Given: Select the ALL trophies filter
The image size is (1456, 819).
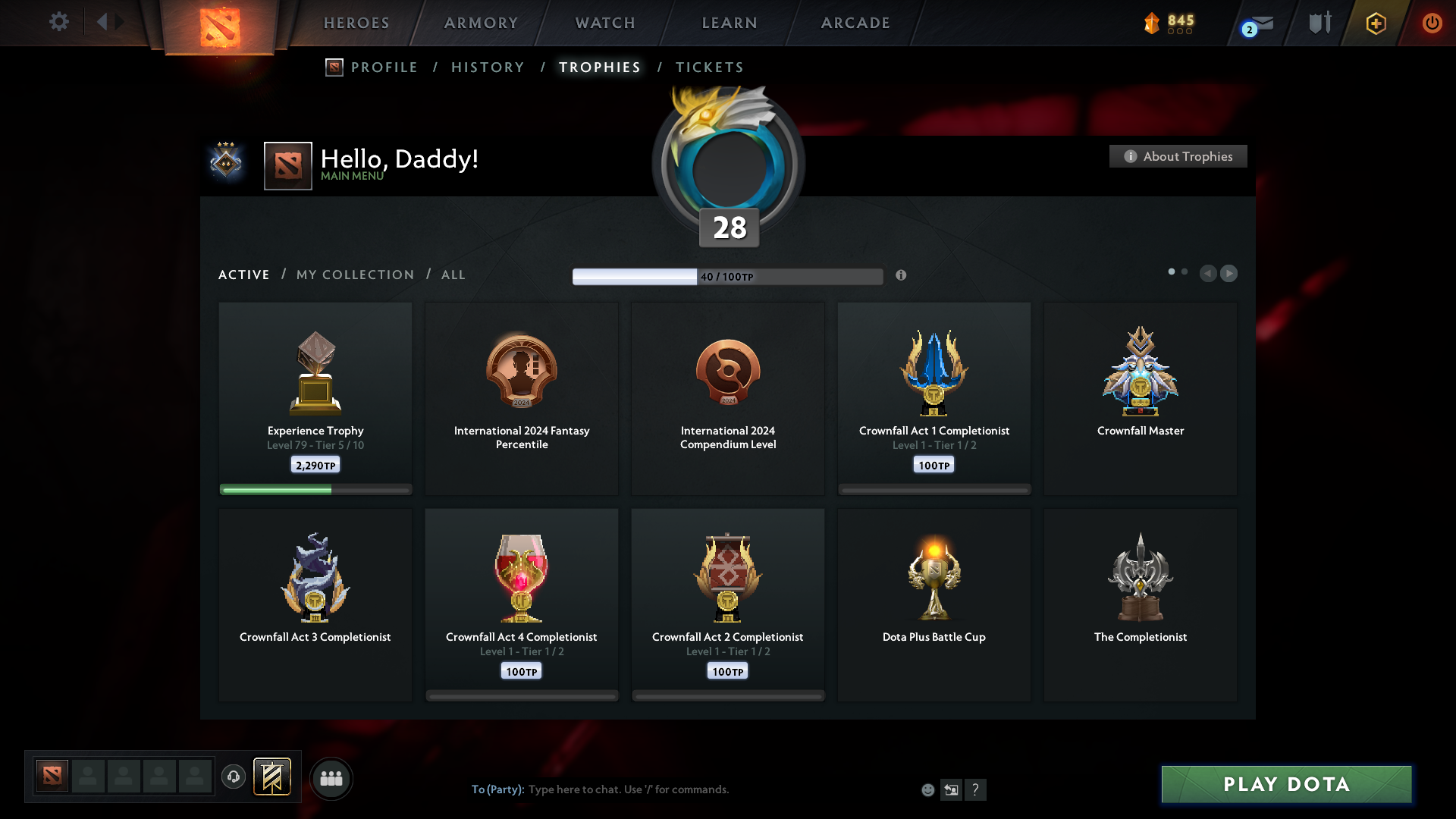Looking at the screenshot, I should [453, 275].
